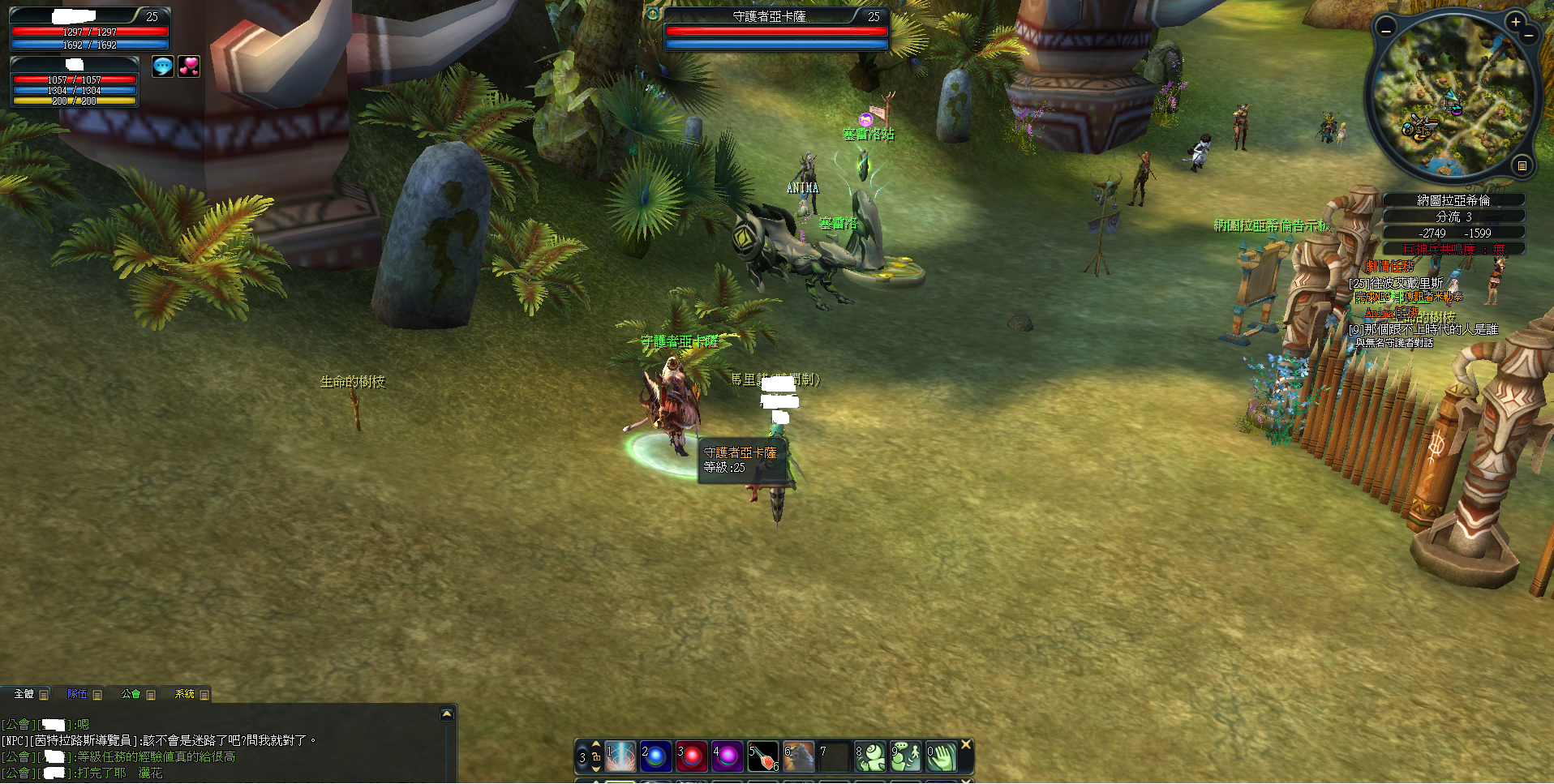Open the 隊伍 chat tab
This screenshot has height=784, width=1554.
[x=77, y=694]
